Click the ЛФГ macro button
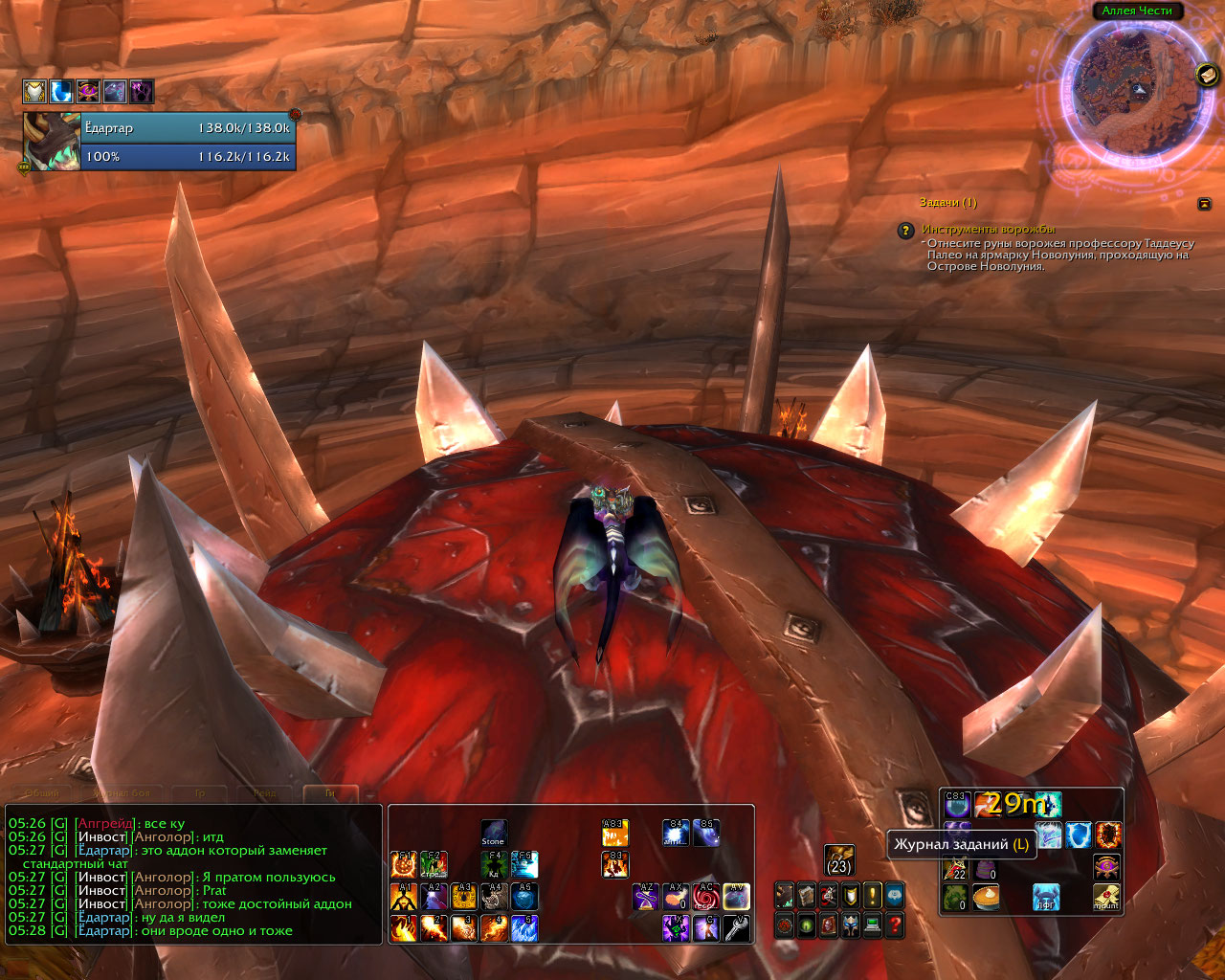Viewport: 1225px width, 980px height. tap(1046, 898)
